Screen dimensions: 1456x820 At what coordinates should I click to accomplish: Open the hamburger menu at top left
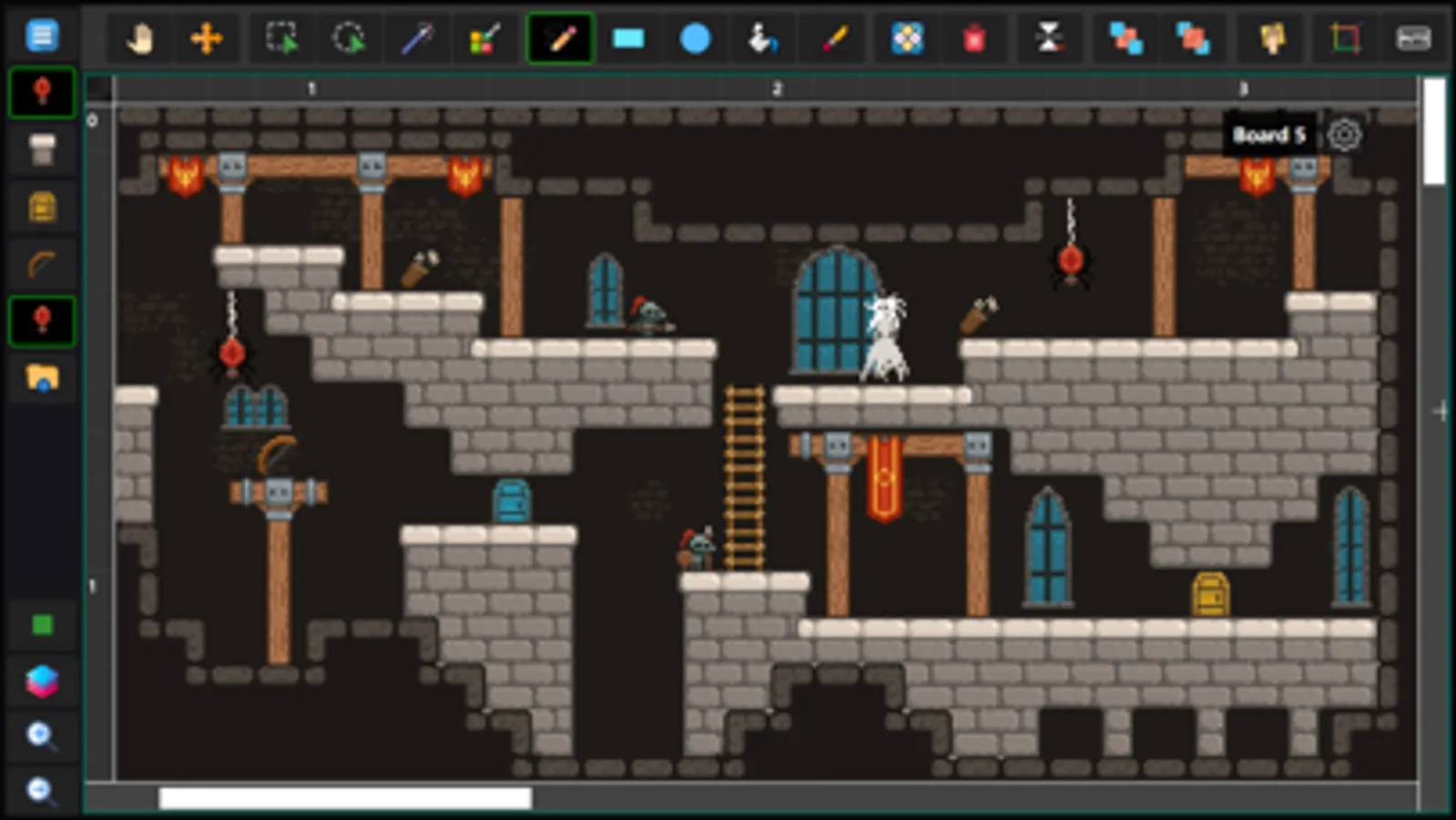pyautogui.click(x=41, y=35)
